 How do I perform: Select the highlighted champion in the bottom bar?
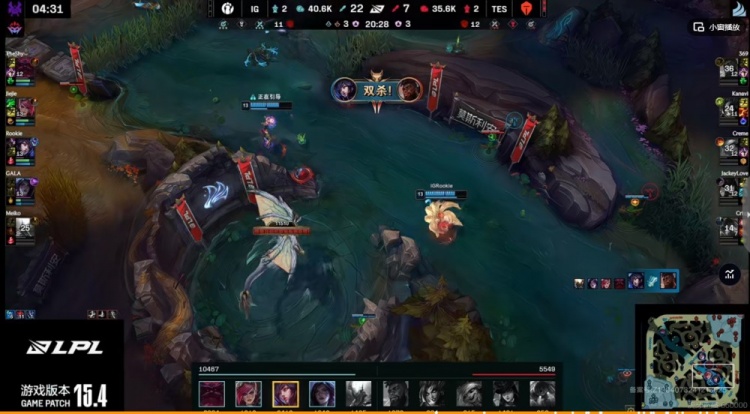tap(284, 394)
